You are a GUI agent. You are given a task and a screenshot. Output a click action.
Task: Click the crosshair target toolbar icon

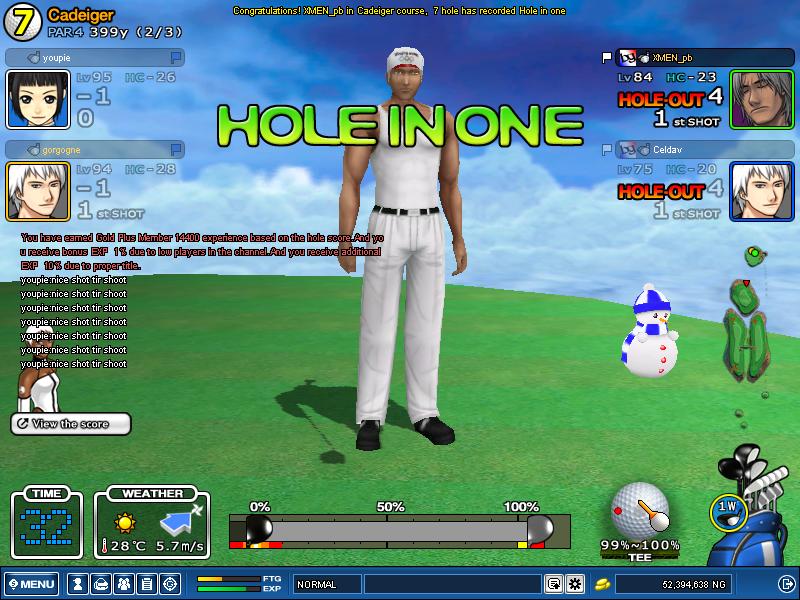click(x=169, y=584)
